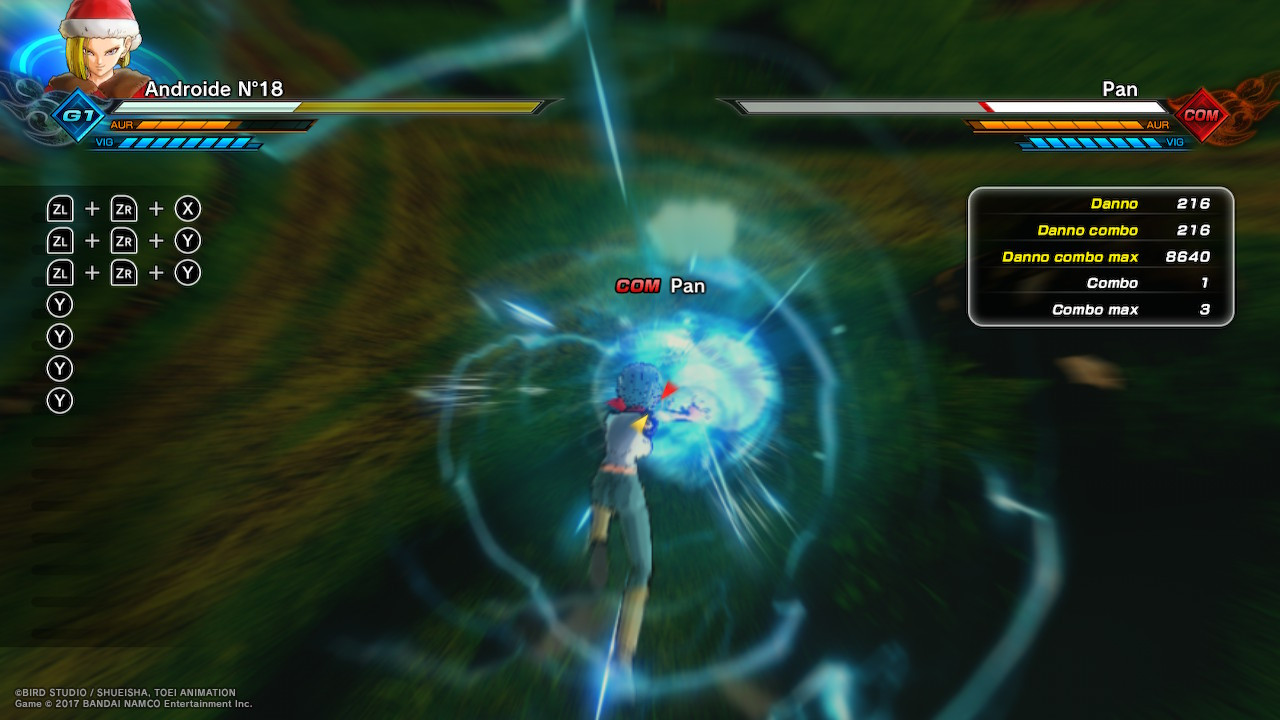The width and height of the screenshot is (1280, 720).
Task: Click the X button icon in top combo
Action: [x=187, y=208]
